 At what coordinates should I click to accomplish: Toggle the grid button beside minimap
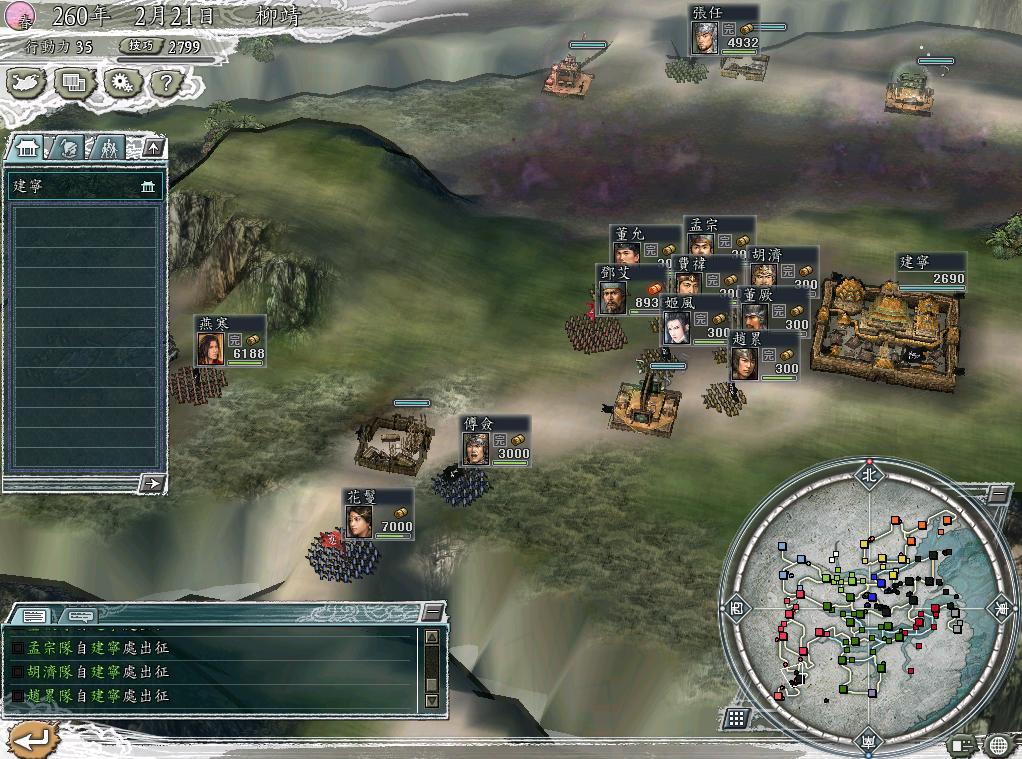point(737,718)
